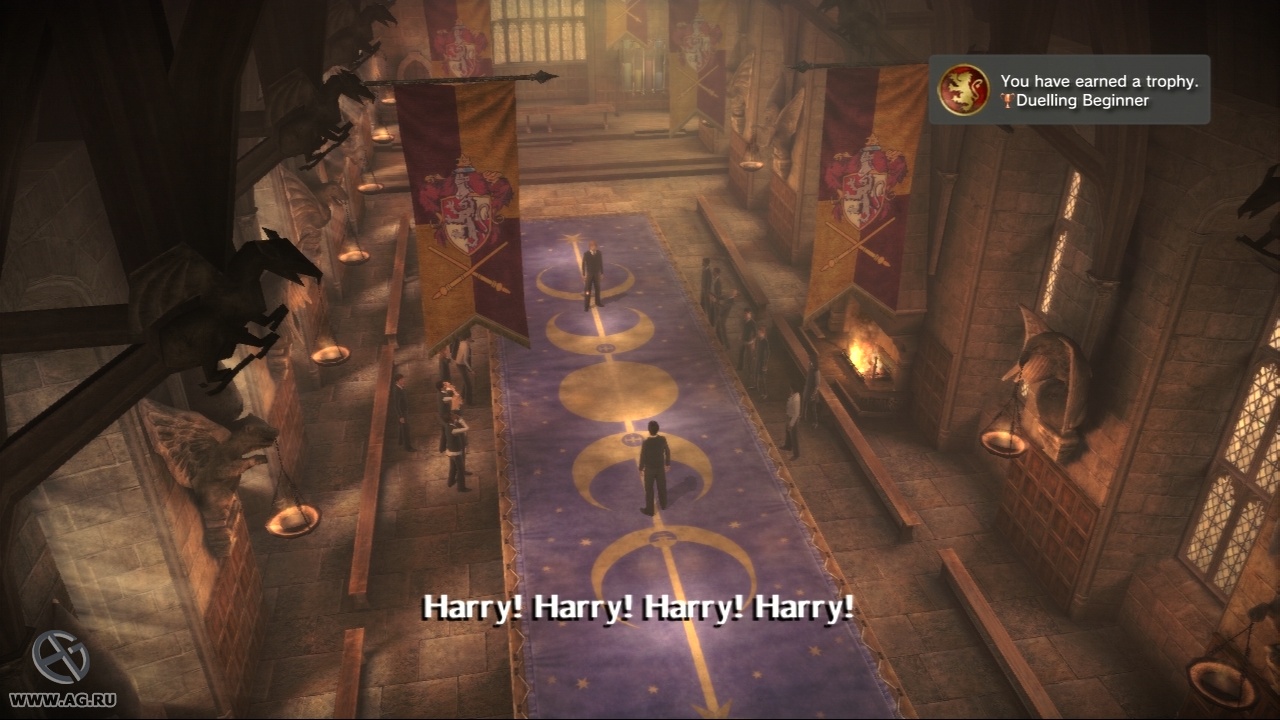Screen dimensions: 1280x720
Task: Click the subtitle text chanting Harry's name
Action: pyautogui.click(x=640, y=605)
